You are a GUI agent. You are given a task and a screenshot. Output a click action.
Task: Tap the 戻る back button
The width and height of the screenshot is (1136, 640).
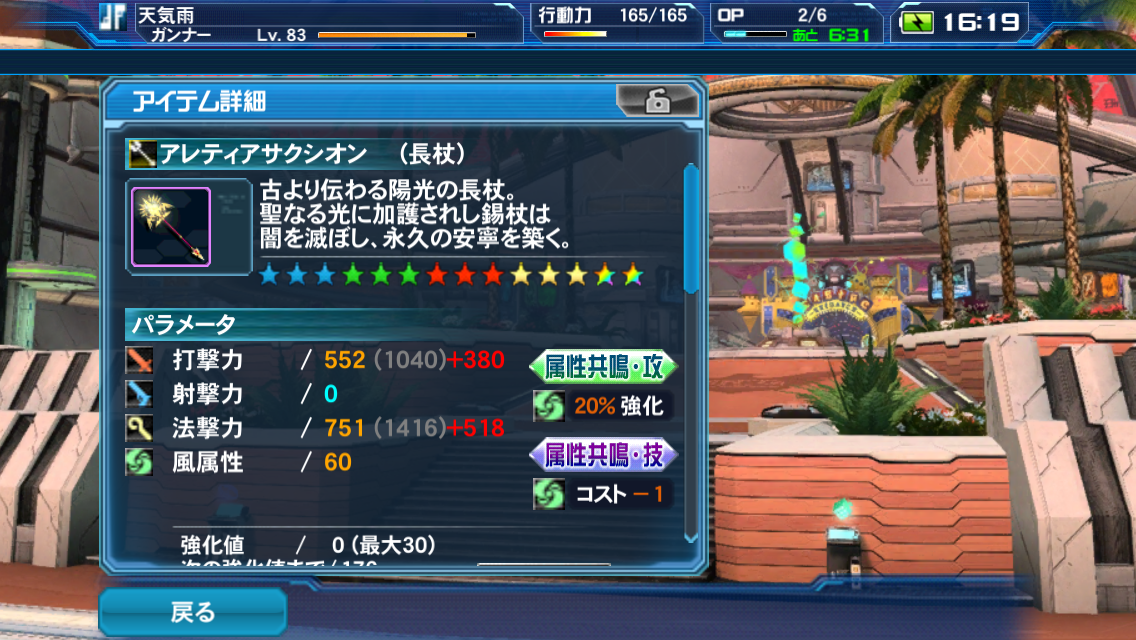[192, 611]
